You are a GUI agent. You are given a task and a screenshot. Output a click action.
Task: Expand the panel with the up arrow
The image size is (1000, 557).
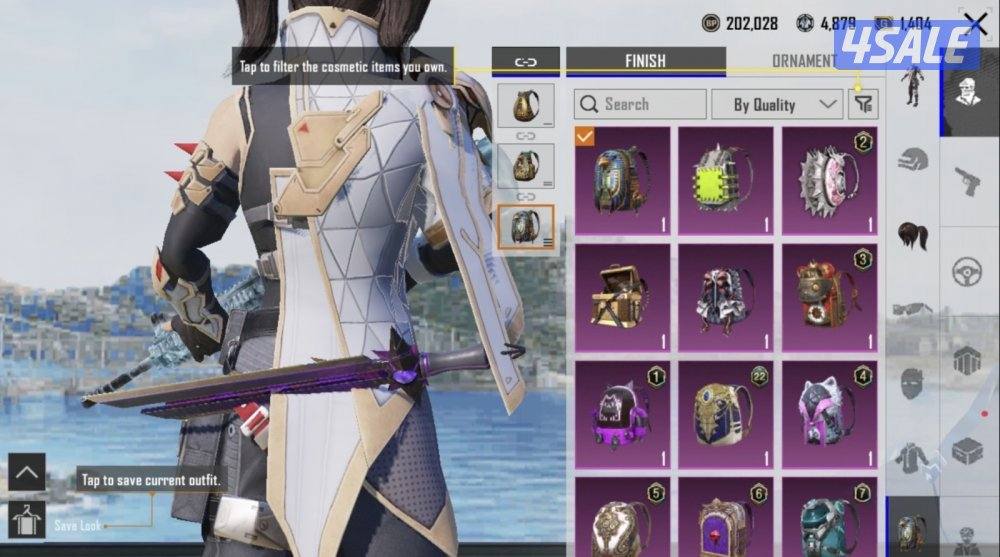click(x=26, y=472)
